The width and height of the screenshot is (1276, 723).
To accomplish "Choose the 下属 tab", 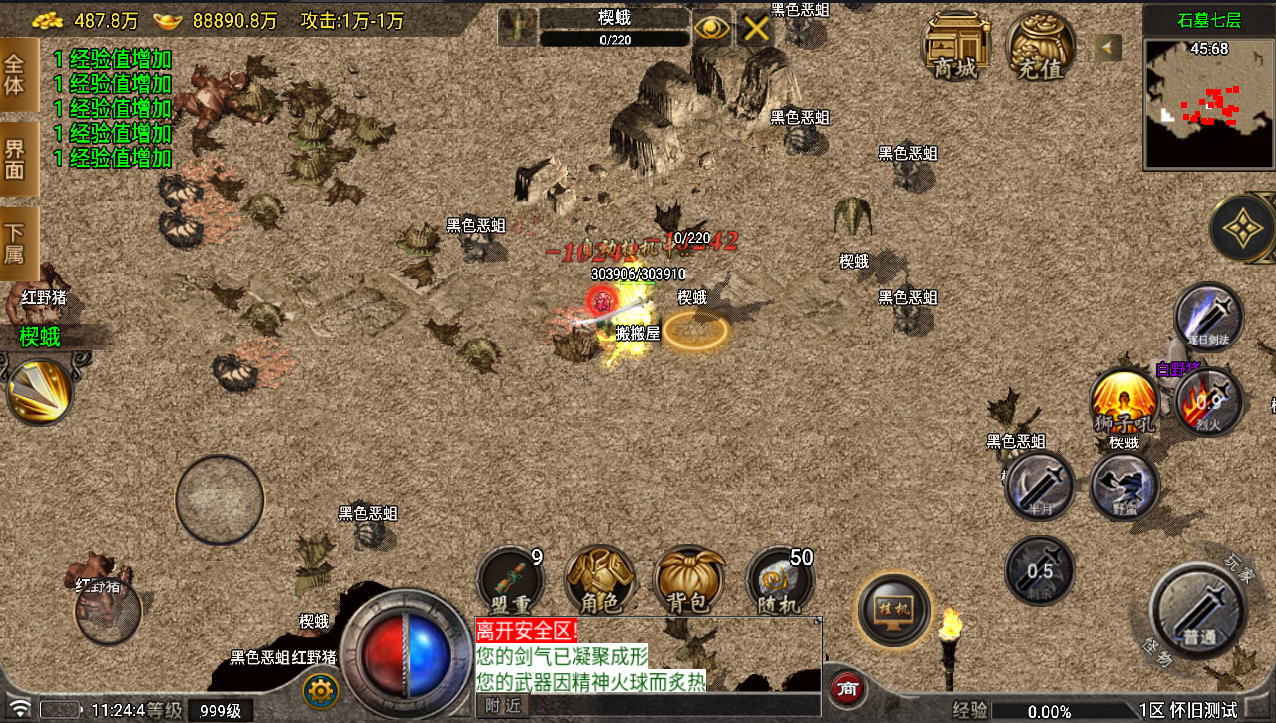I will click(16, 243).
